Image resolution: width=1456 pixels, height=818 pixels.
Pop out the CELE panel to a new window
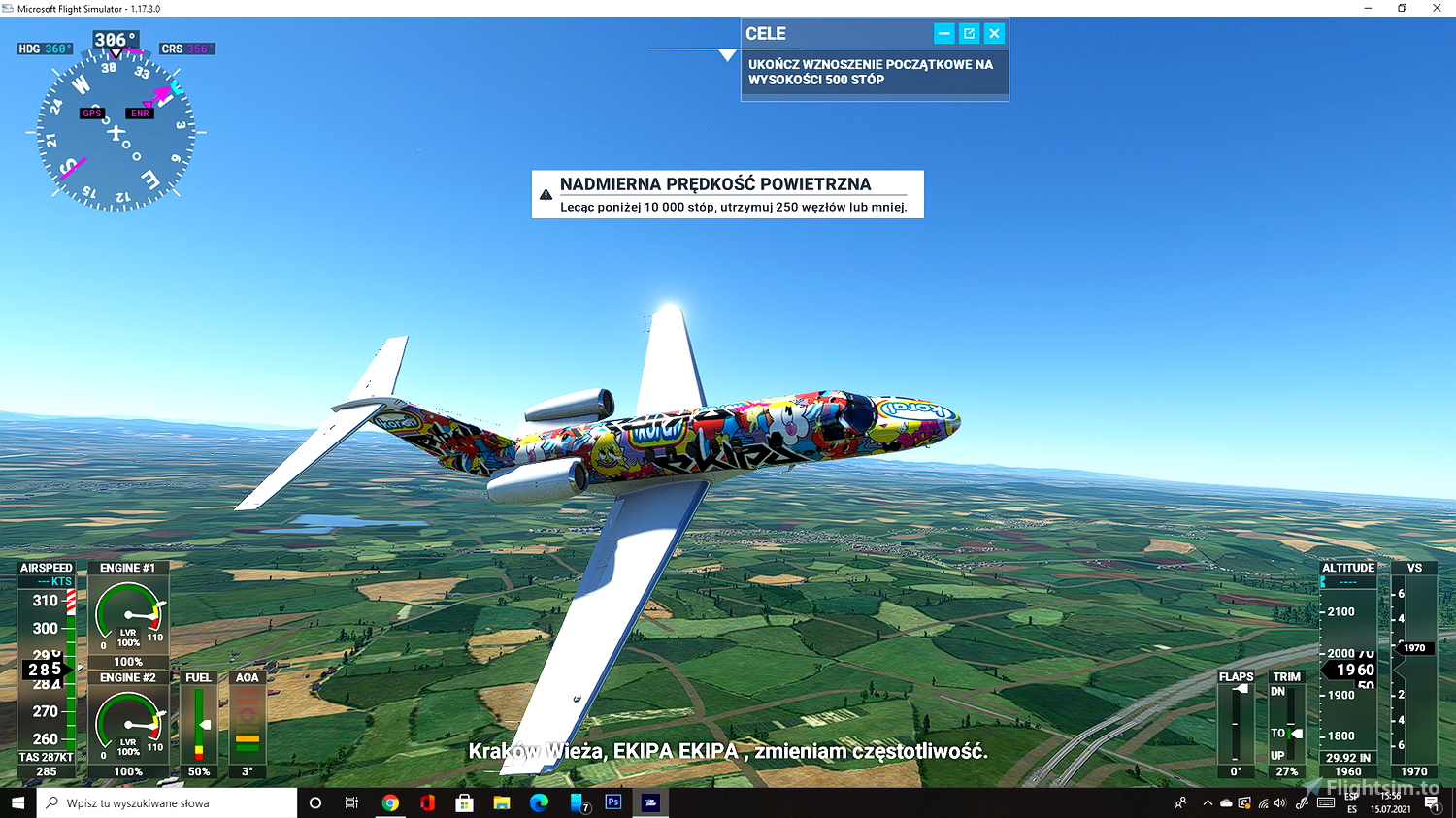pos(969,32)
